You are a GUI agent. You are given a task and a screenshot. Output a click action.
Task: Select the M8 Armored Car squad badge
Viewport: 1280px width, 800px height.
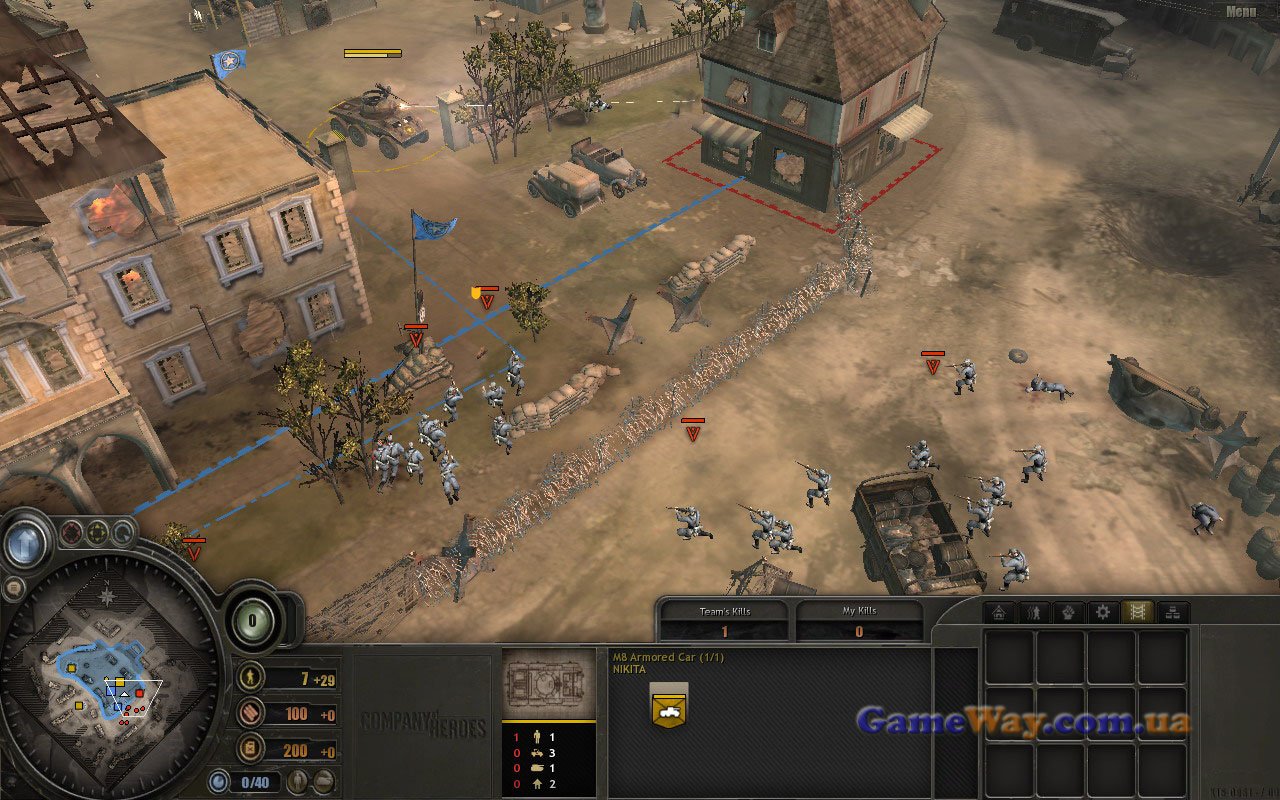click(x=669, y=704)
